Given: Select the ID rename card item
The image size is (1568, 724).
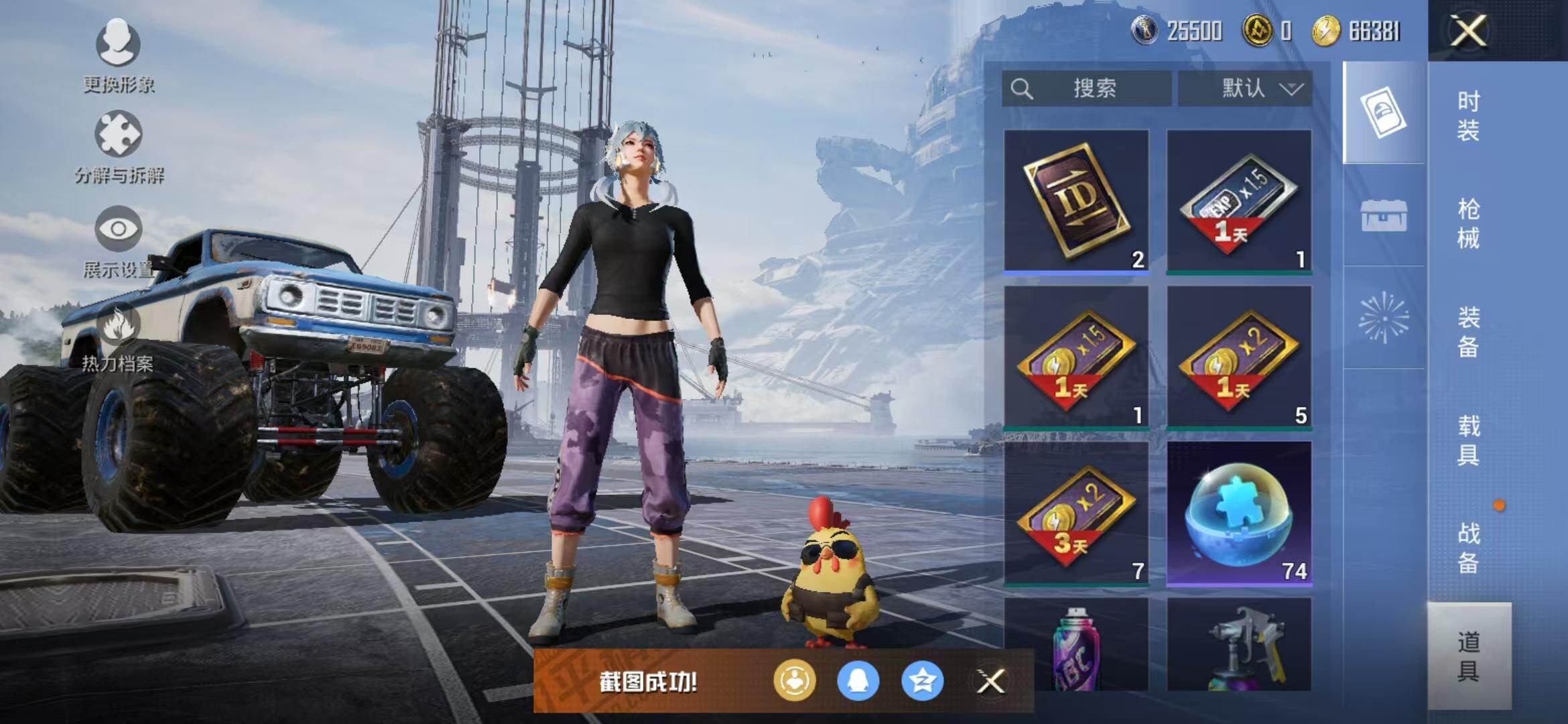Looking at the screenshot, I should click(1076, 201).
